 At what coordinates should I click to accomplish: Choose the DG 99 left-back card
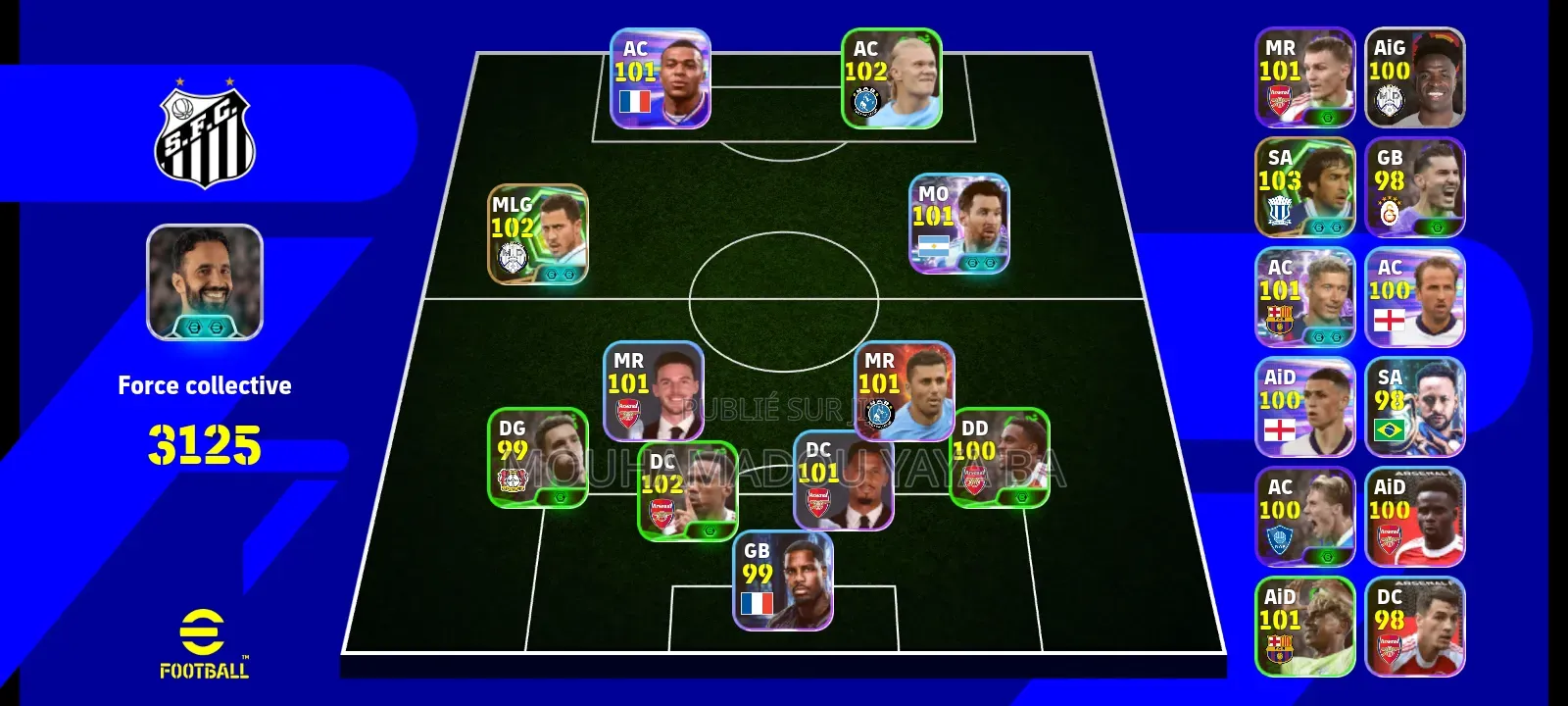point(537,458)
